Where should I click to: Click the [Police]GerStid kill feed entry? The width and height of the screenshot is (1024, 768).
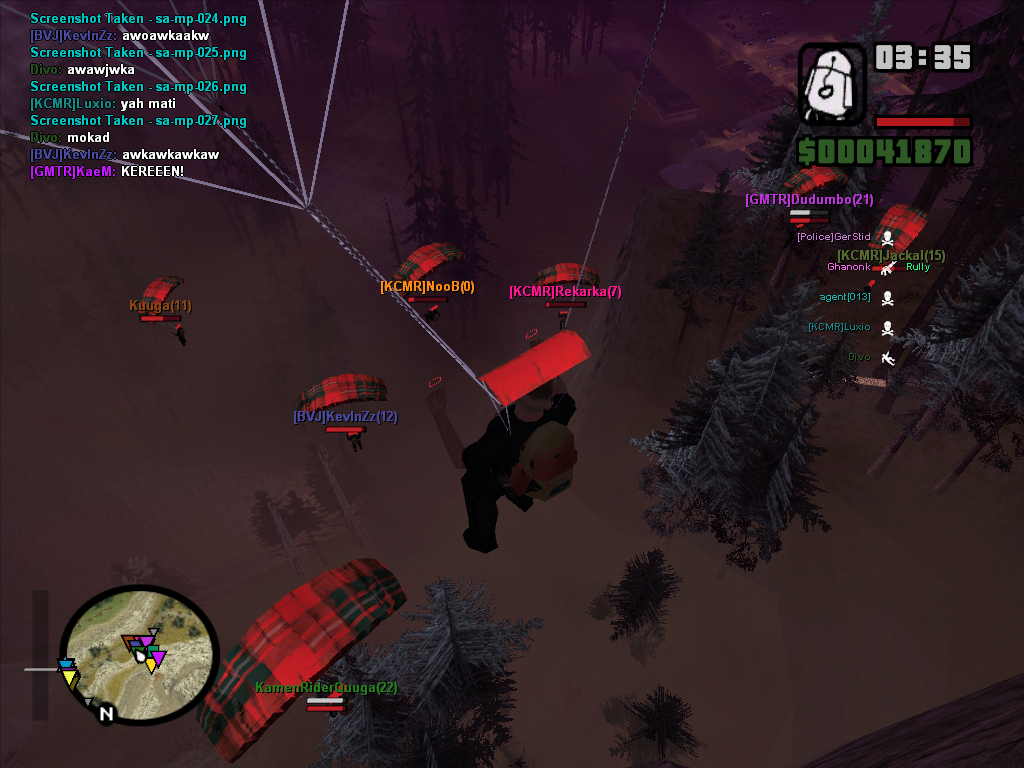(845, 237)
